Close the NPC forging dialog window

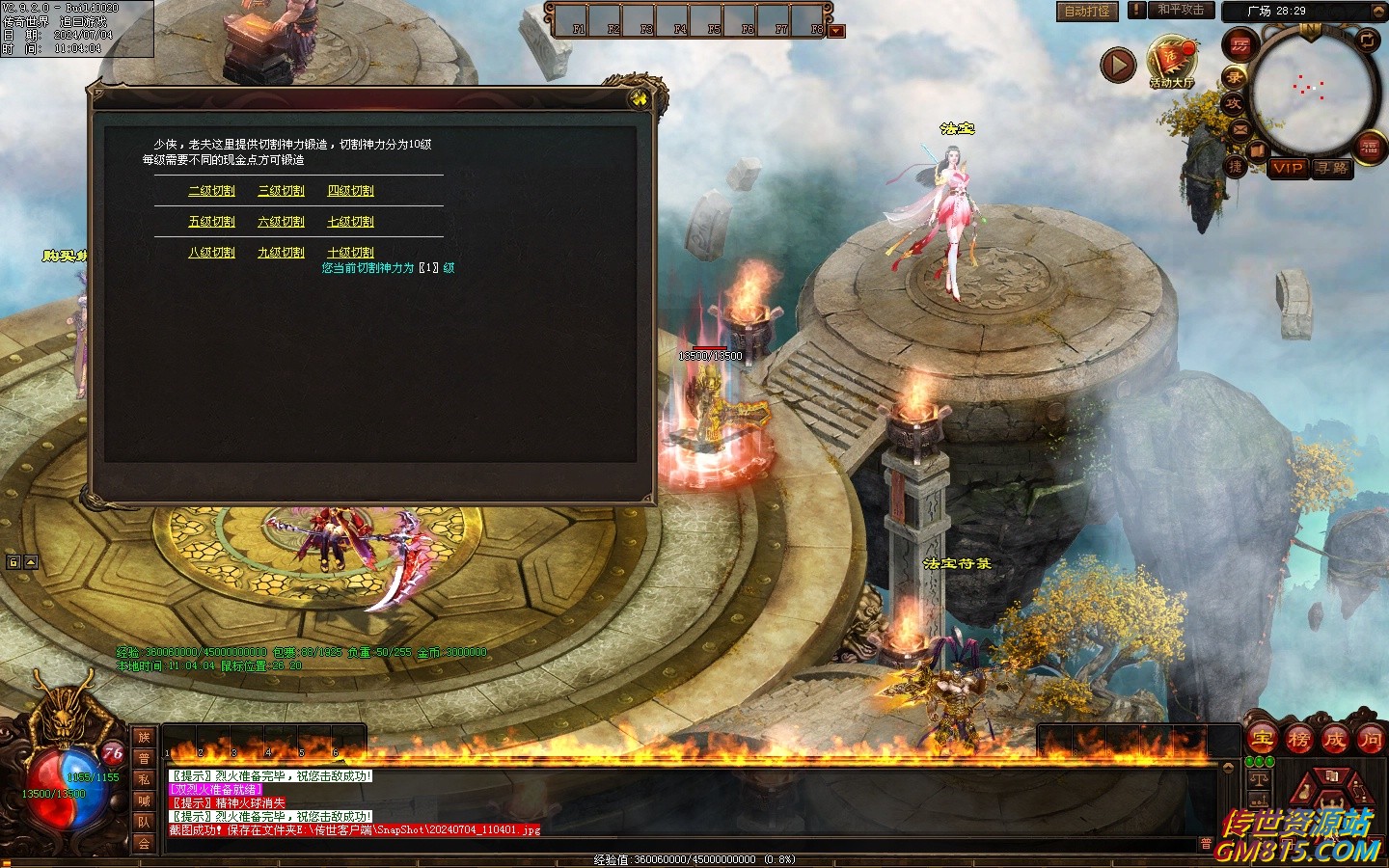tap(640, 98)
